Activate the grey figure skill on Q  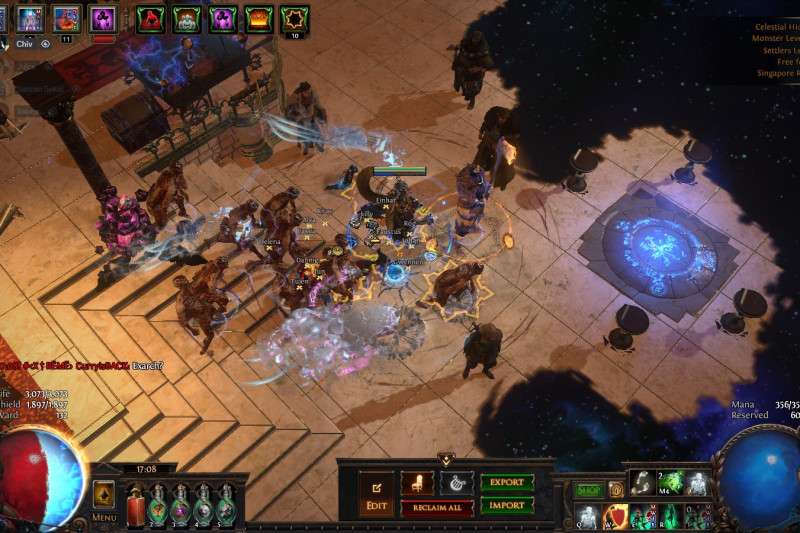(x=587, y=517)
